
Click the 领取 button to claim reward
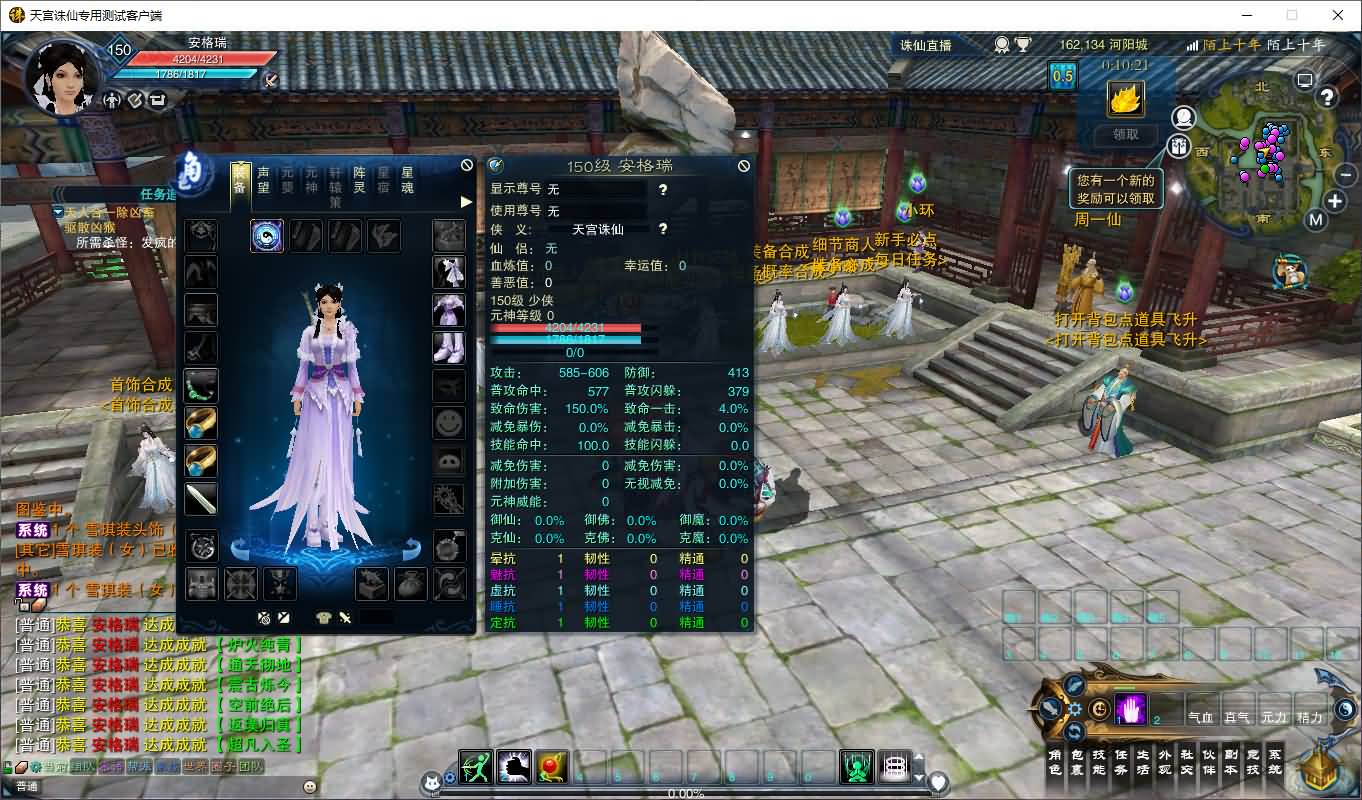click(1128, 135)
